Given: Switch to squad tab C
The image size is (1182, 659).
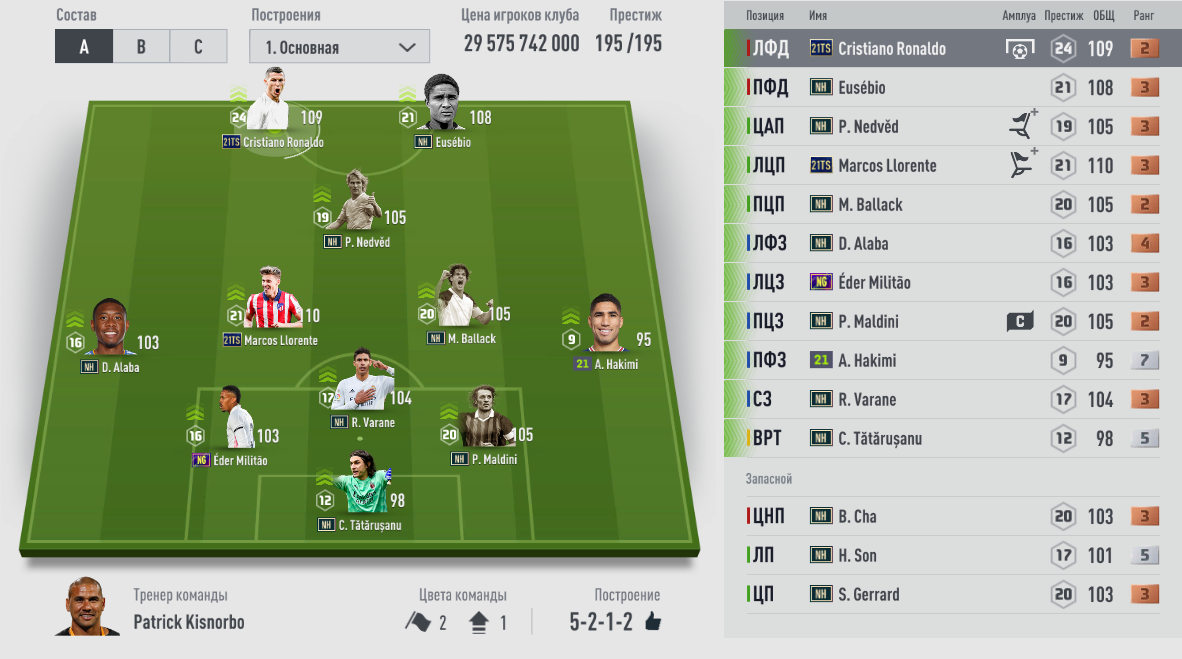Looking at the screenshot, I should pyautogui.click(x=198, y=47).
